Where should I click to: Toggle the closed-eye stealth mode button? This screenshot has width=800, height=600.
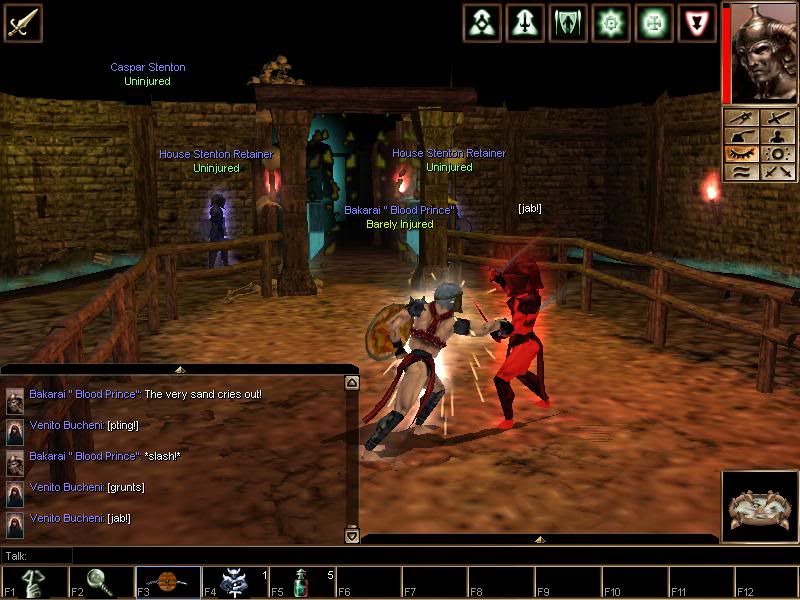tap(742, 154)
